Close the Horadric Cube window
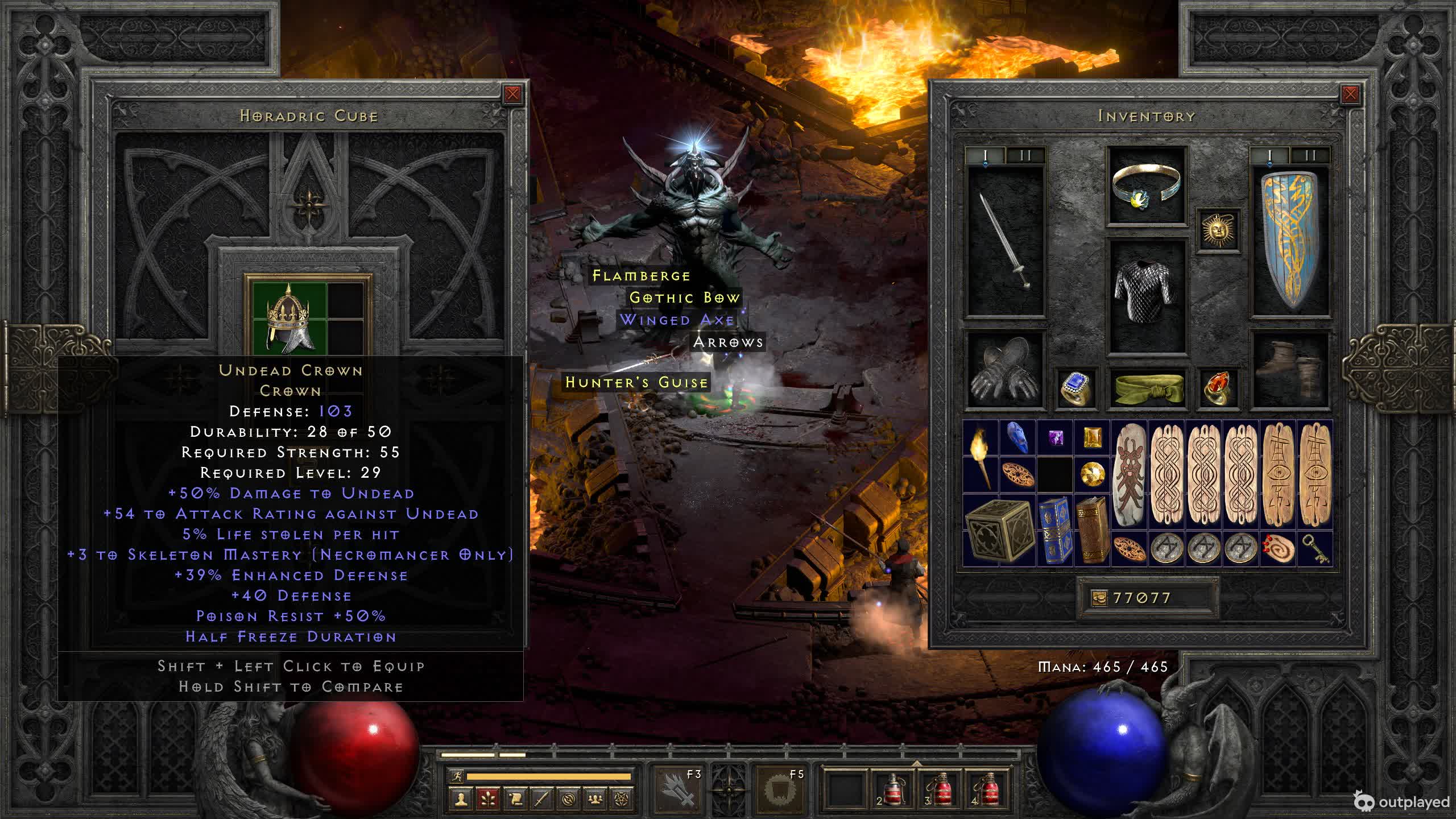1456x819 pixels. tap(512, 94)
